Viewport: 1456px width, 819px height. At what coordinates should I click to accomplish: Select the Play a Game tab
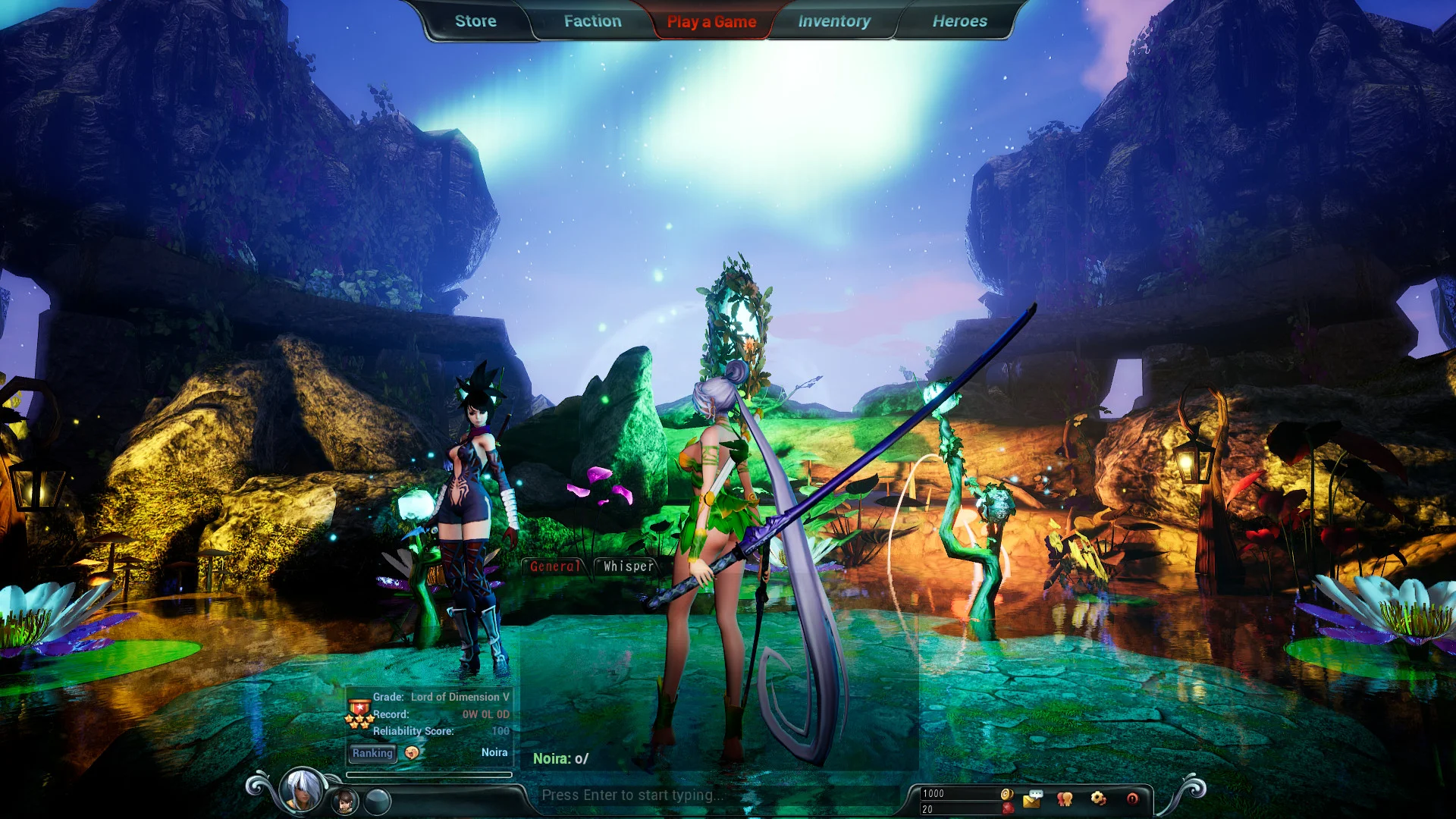[711, 21]
